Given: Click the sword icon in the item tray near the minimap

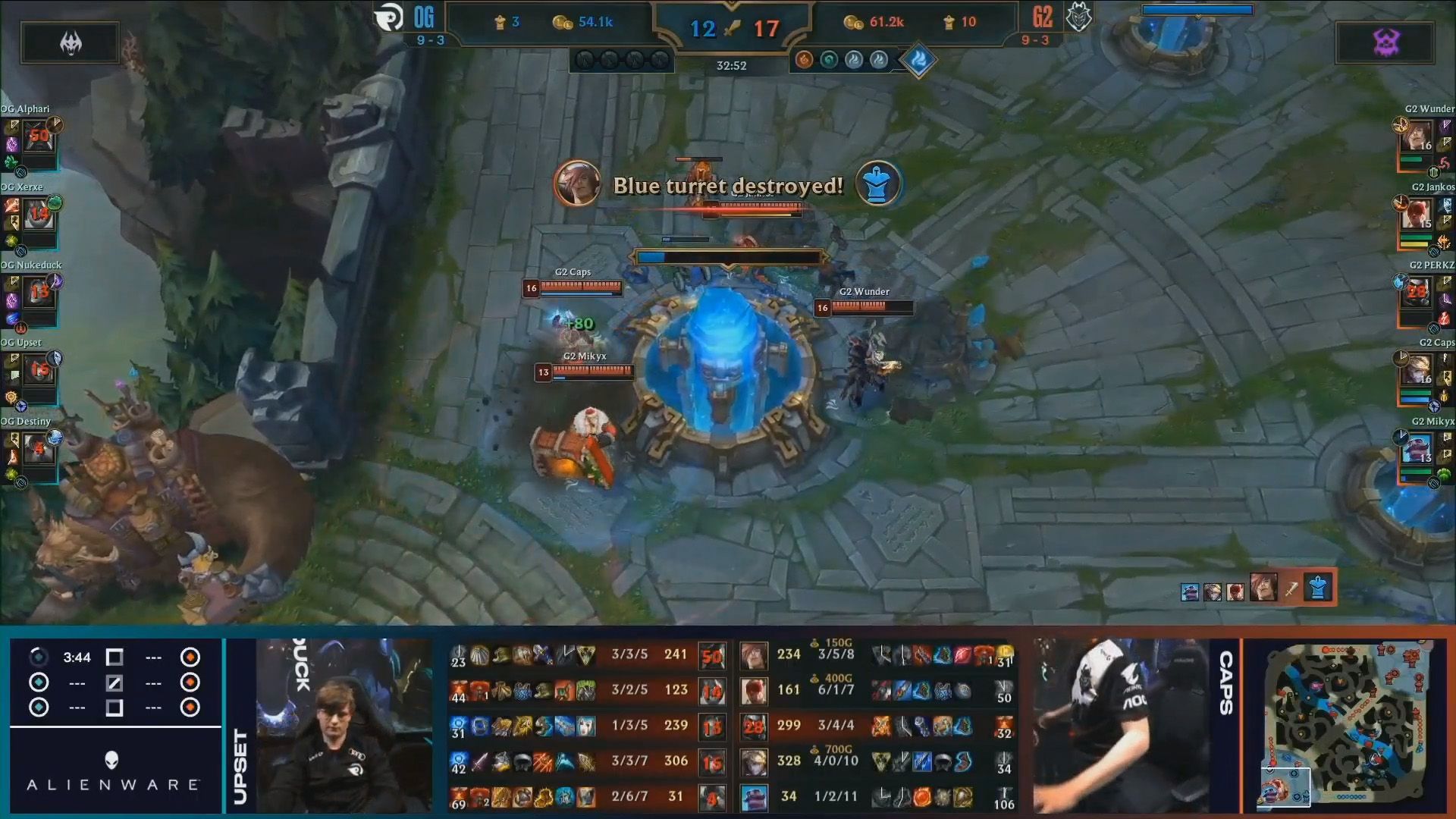Looking at the screenshot, I should [1291, 590].
